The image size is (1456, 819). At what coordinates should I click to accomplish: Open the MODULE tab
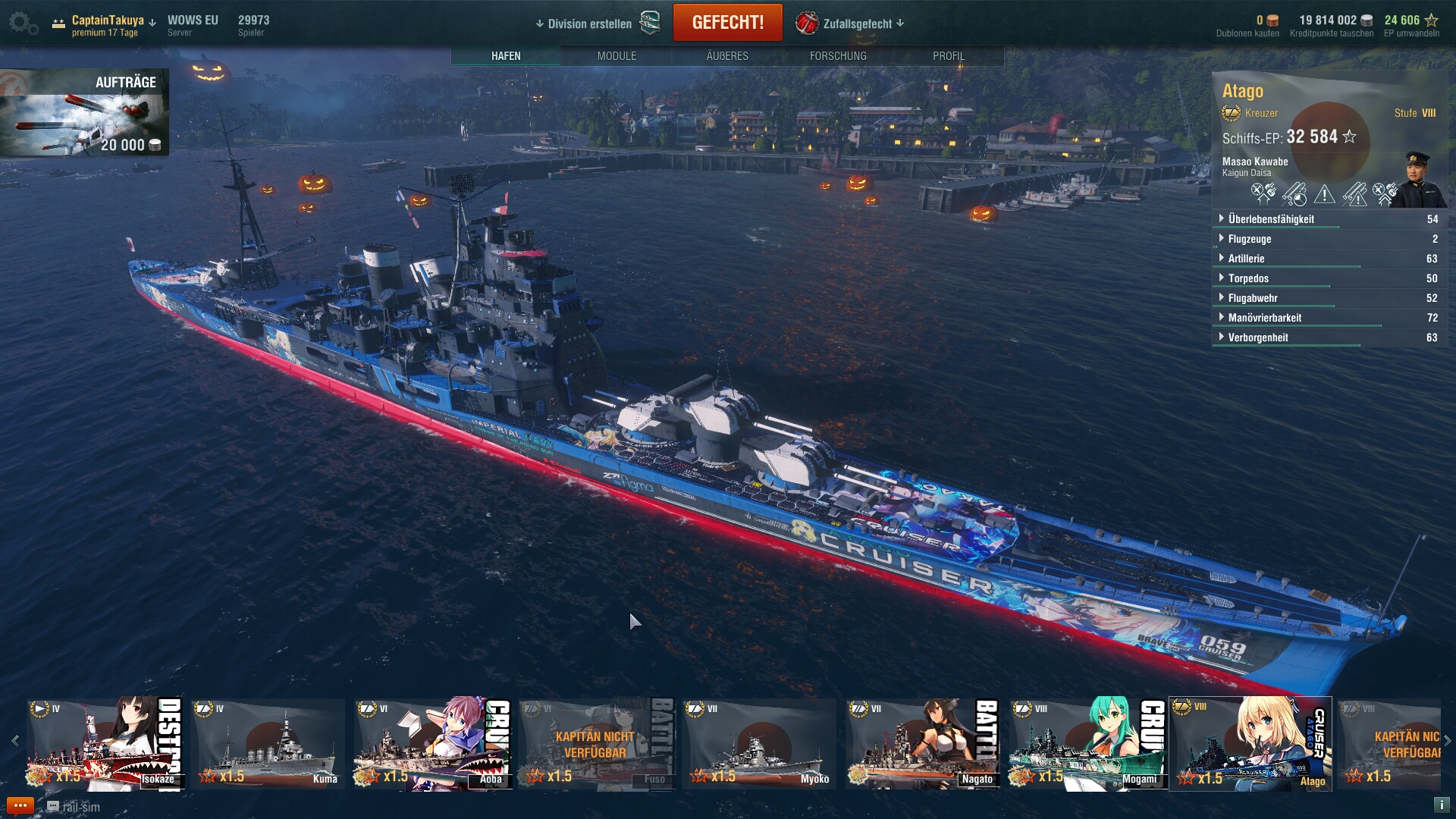617,56
